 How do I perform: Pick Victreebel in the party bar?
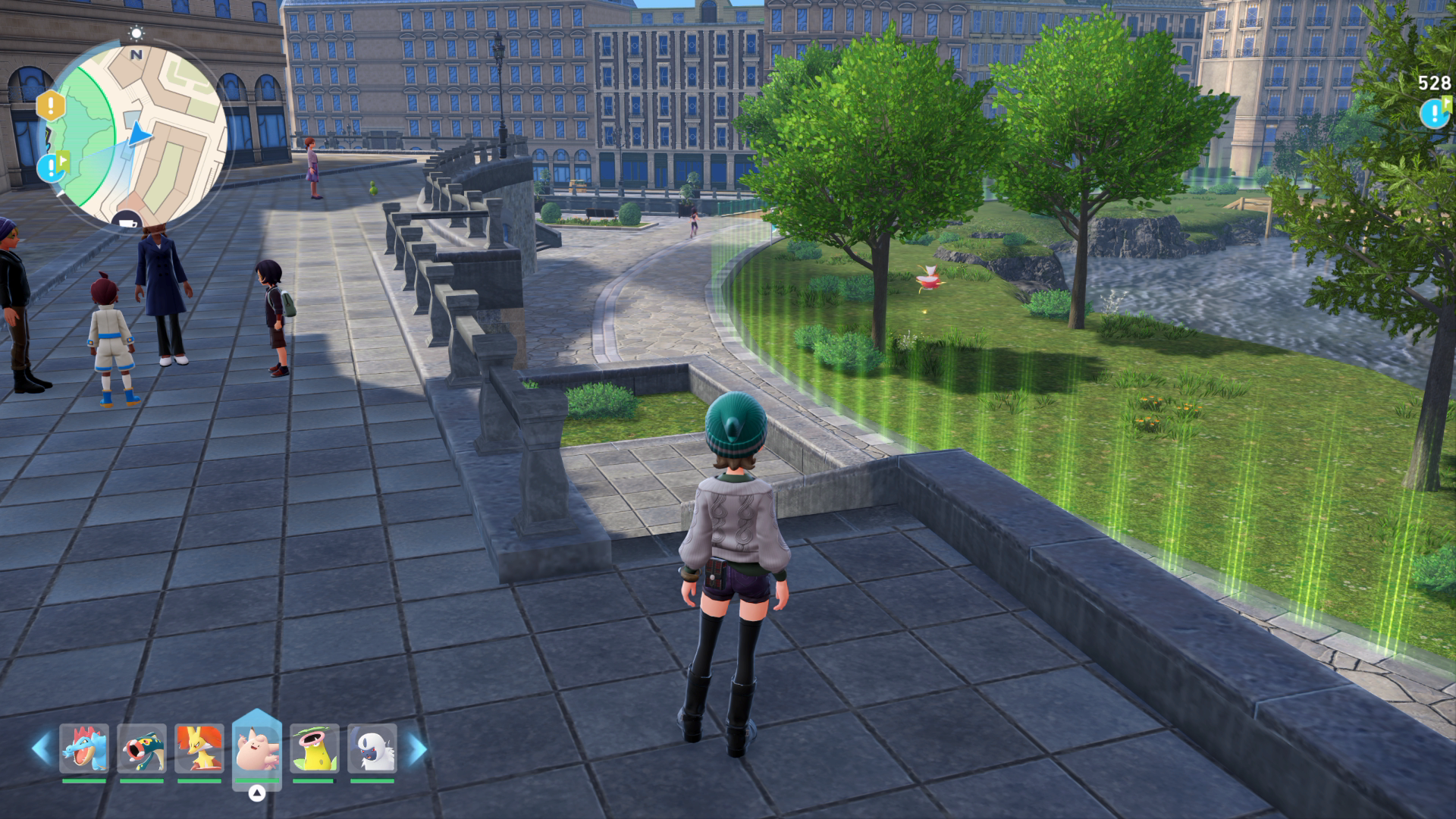(x=314, y=748)
